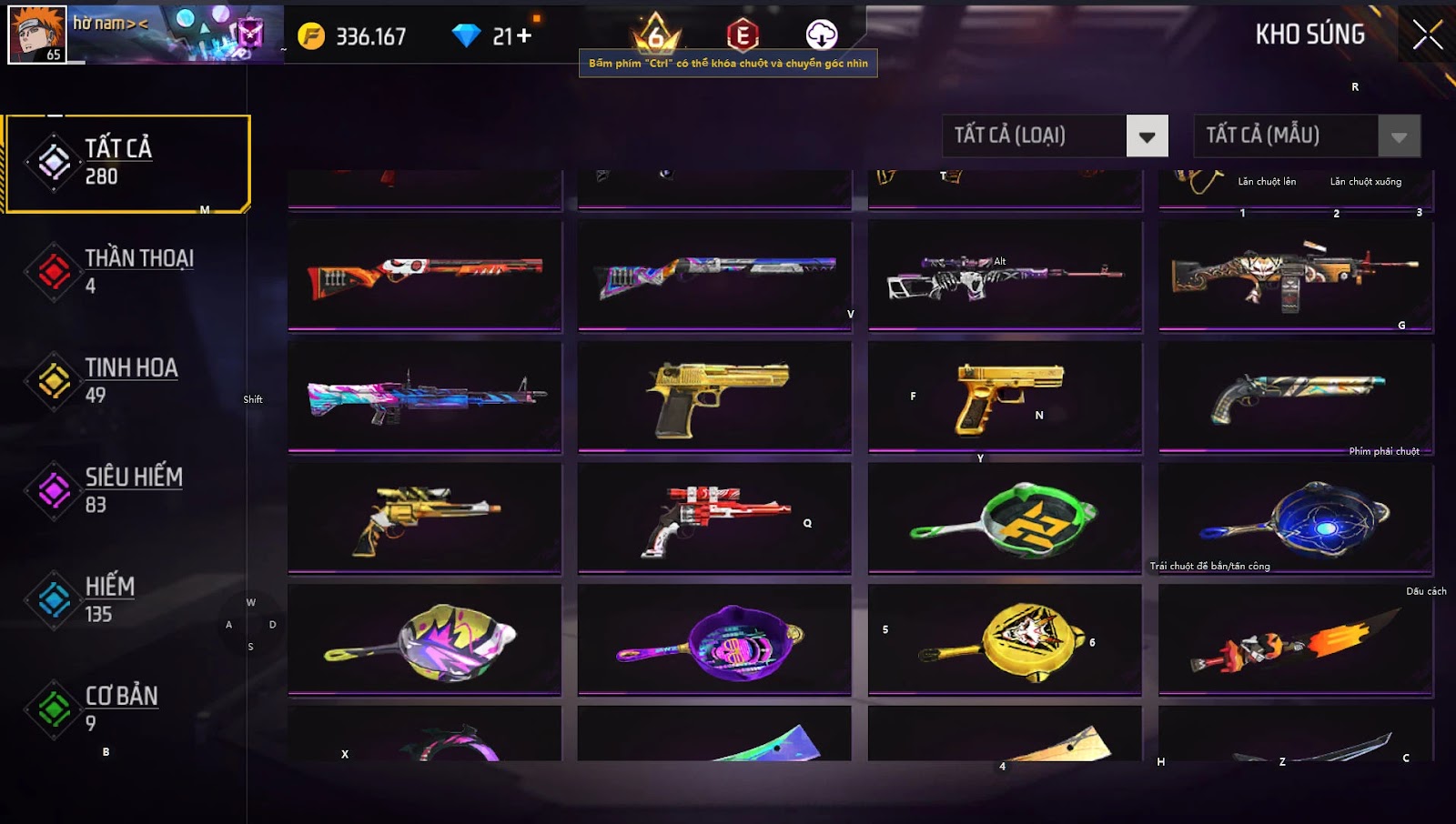Pick the flaming machete skin
The height and width of the screenshot is (824, 1456).
pos(1296,640)
